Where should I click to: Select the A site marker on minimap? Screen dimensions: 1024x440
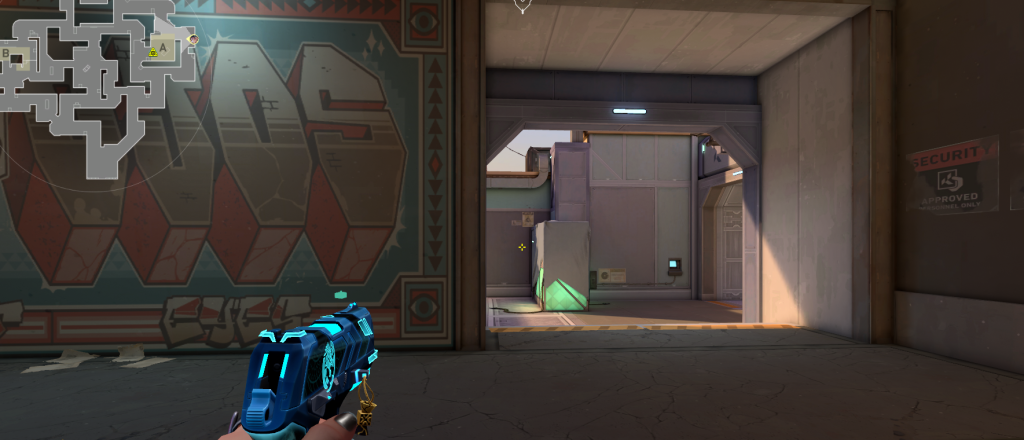coord(163,46)
